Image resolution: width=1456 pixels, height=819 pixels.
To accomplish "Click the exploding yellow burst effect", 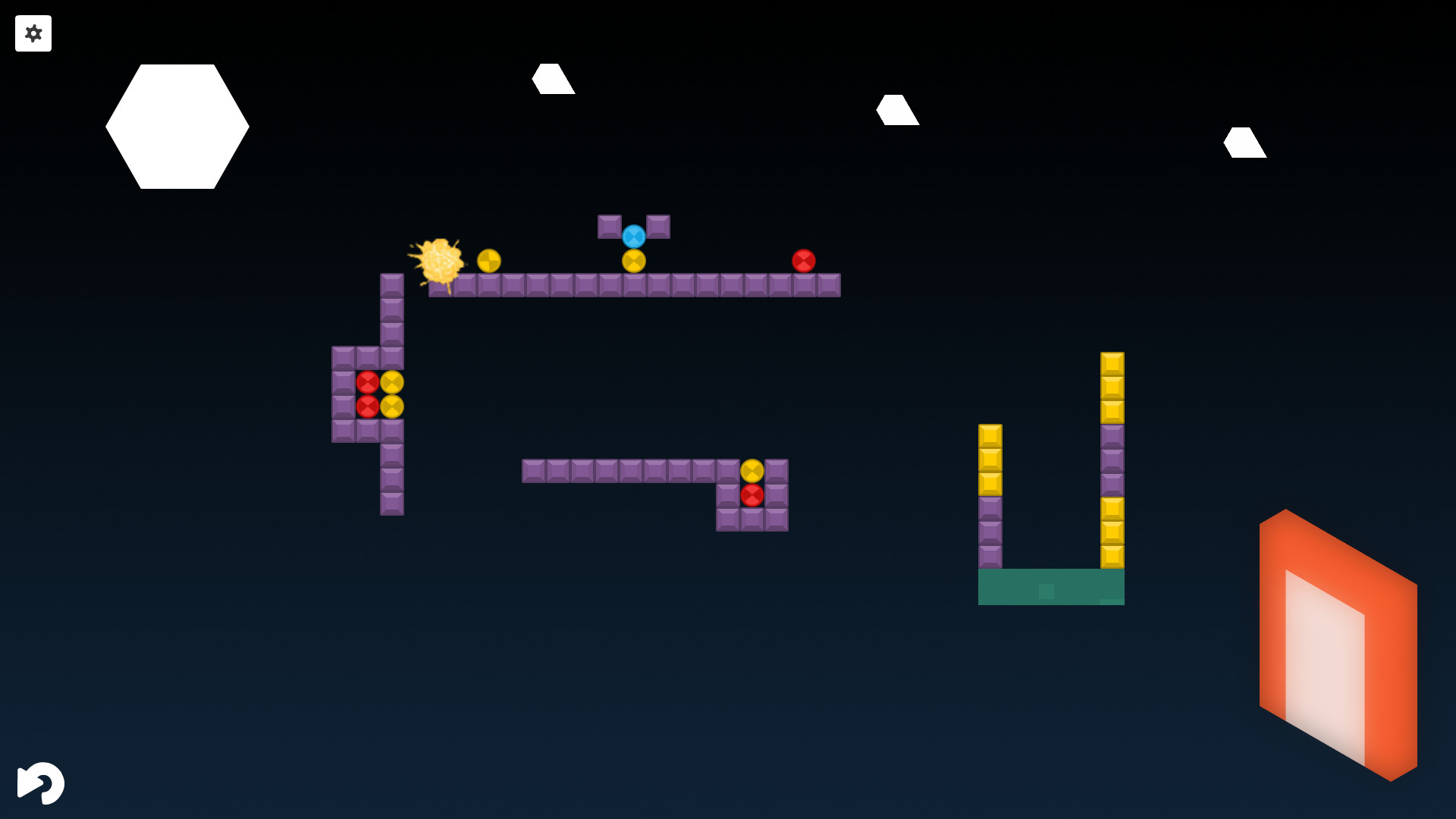I will point(440,262).
